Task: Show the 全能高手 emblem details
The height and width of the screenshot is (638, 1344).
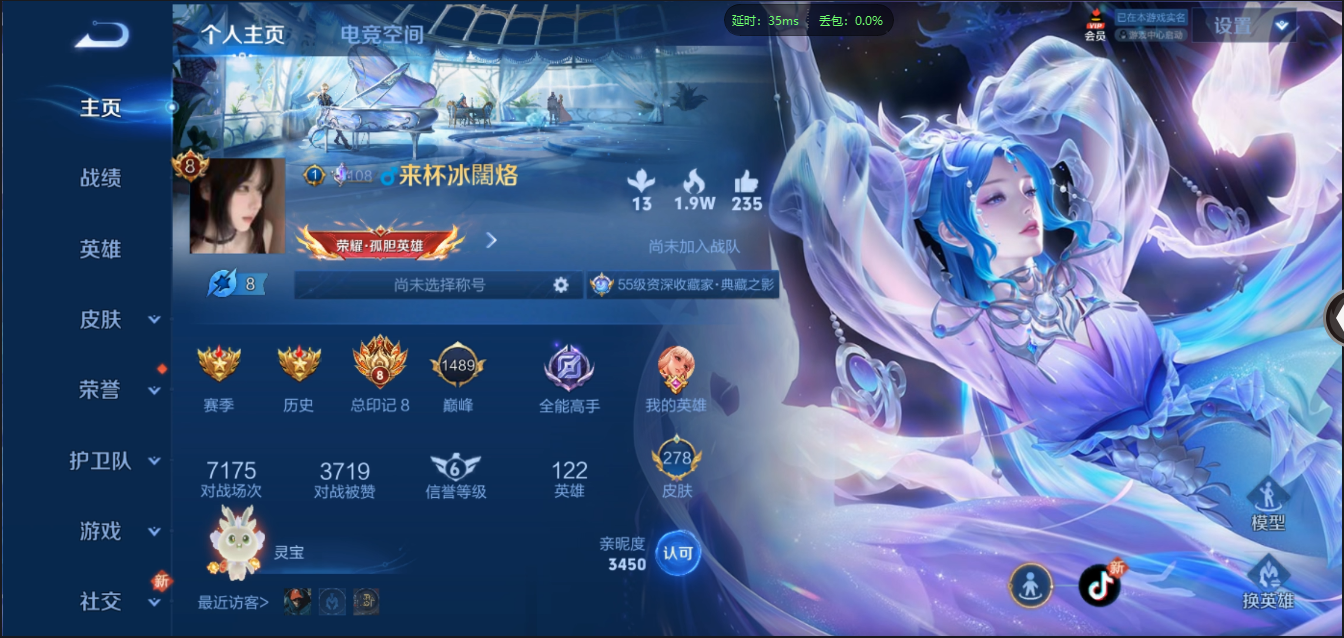Action: pos(569,366)
